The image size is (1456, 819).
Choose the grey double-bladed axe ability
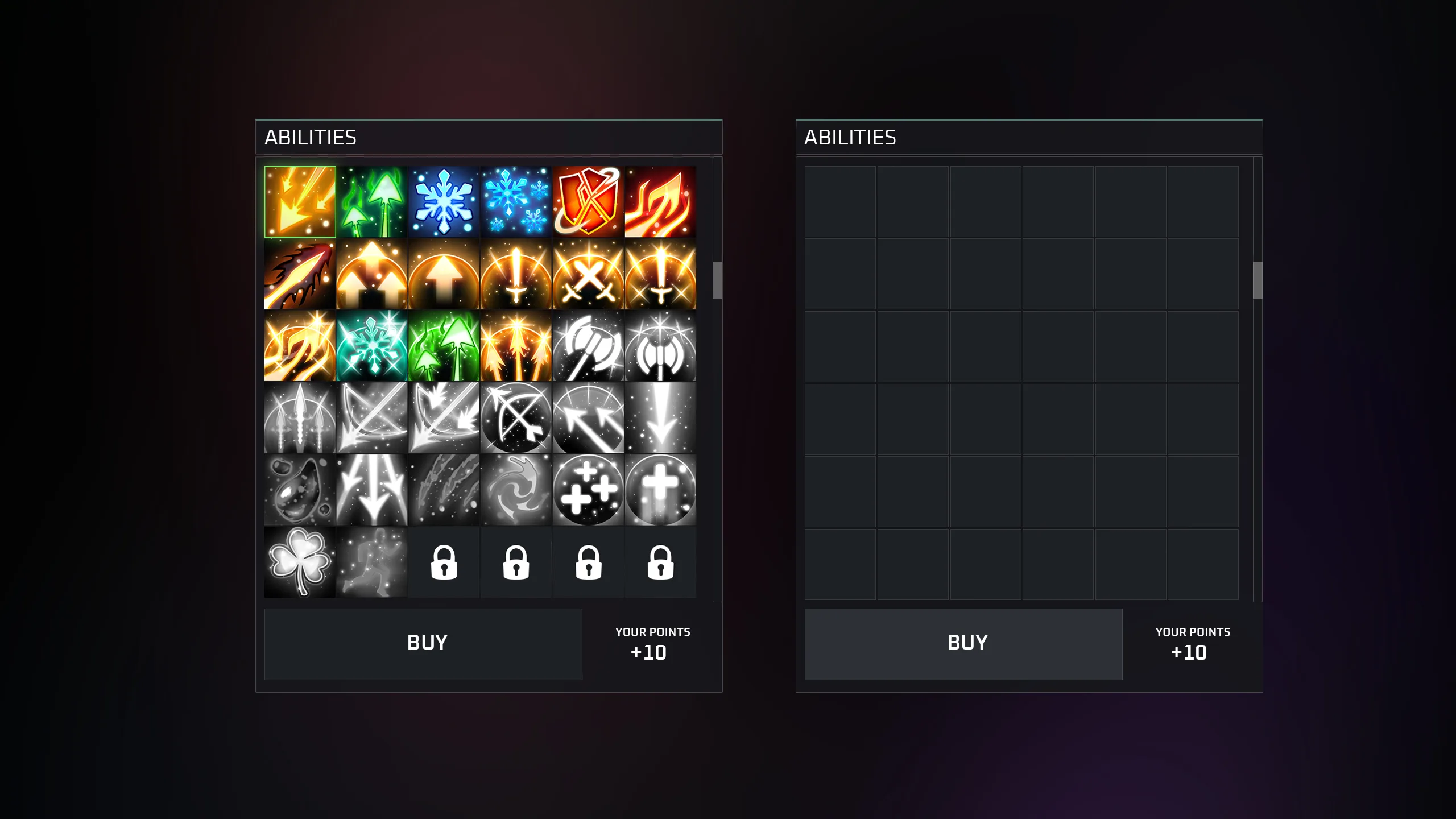pyautogui.click(x=660, y=346)
